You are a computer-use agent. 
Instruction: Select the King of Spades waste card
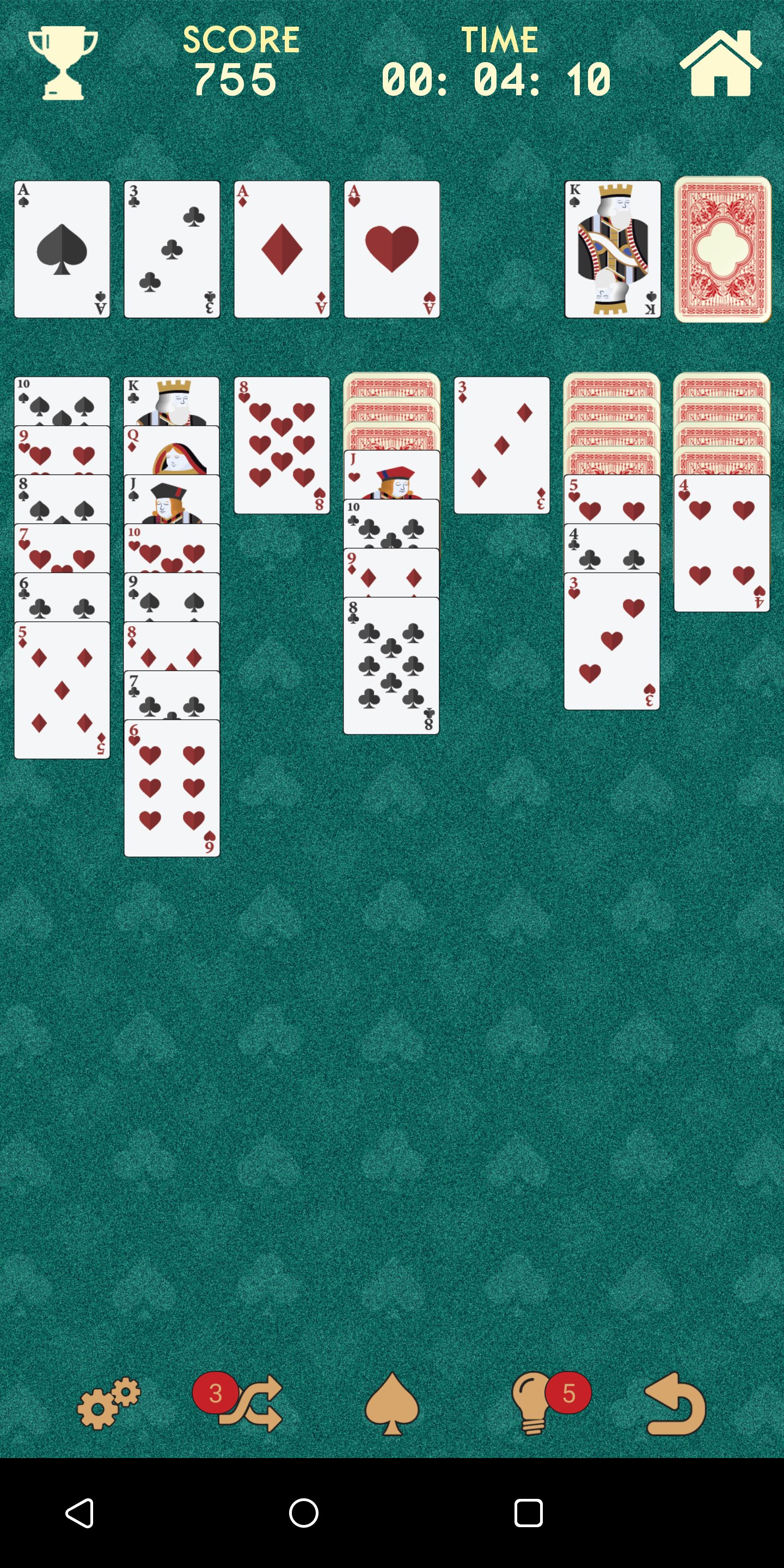(612, 248)
